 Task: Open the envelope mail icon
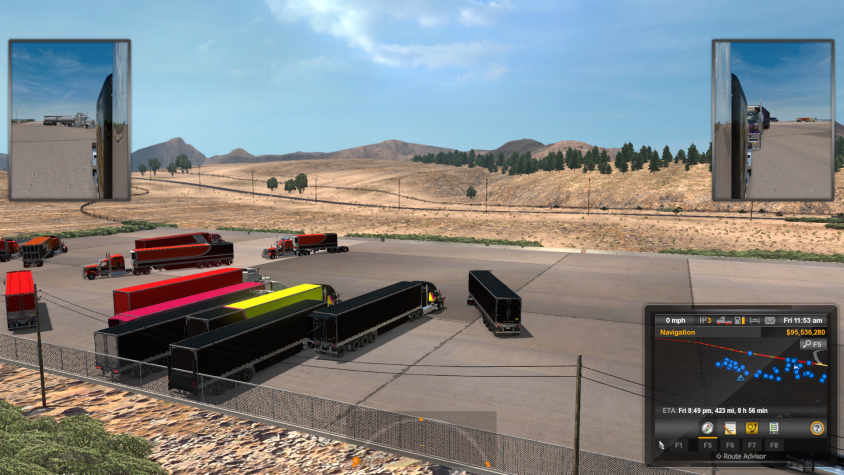769,320
